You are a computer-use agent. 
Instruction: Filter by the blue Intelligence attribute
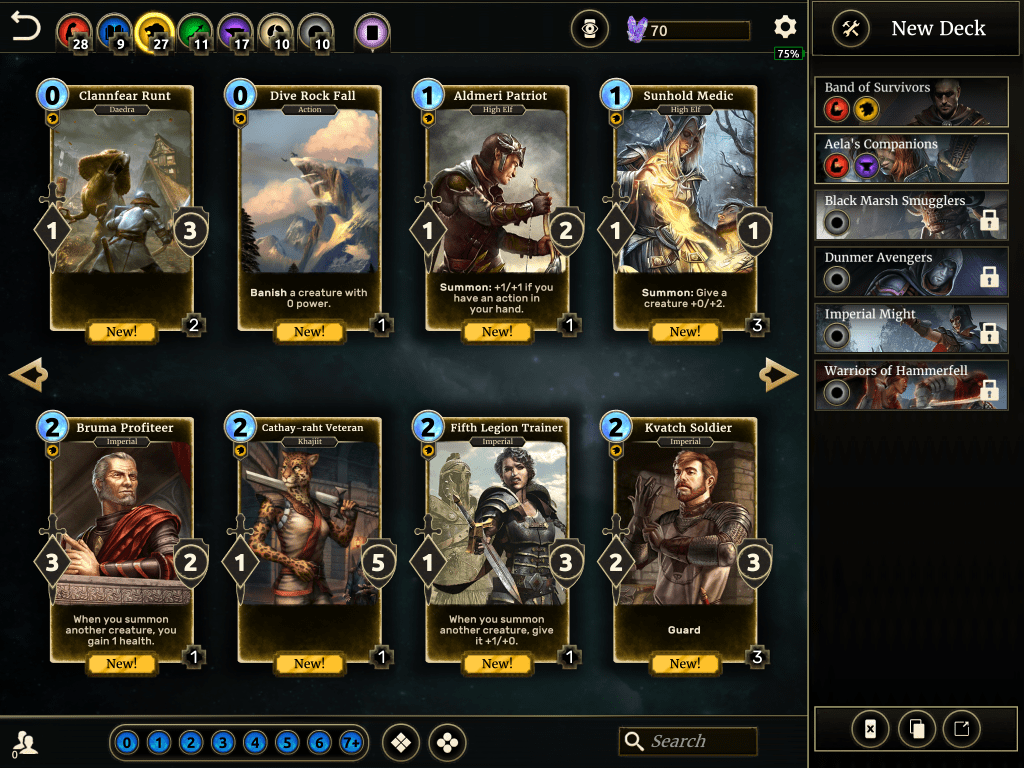pos(114,31)
